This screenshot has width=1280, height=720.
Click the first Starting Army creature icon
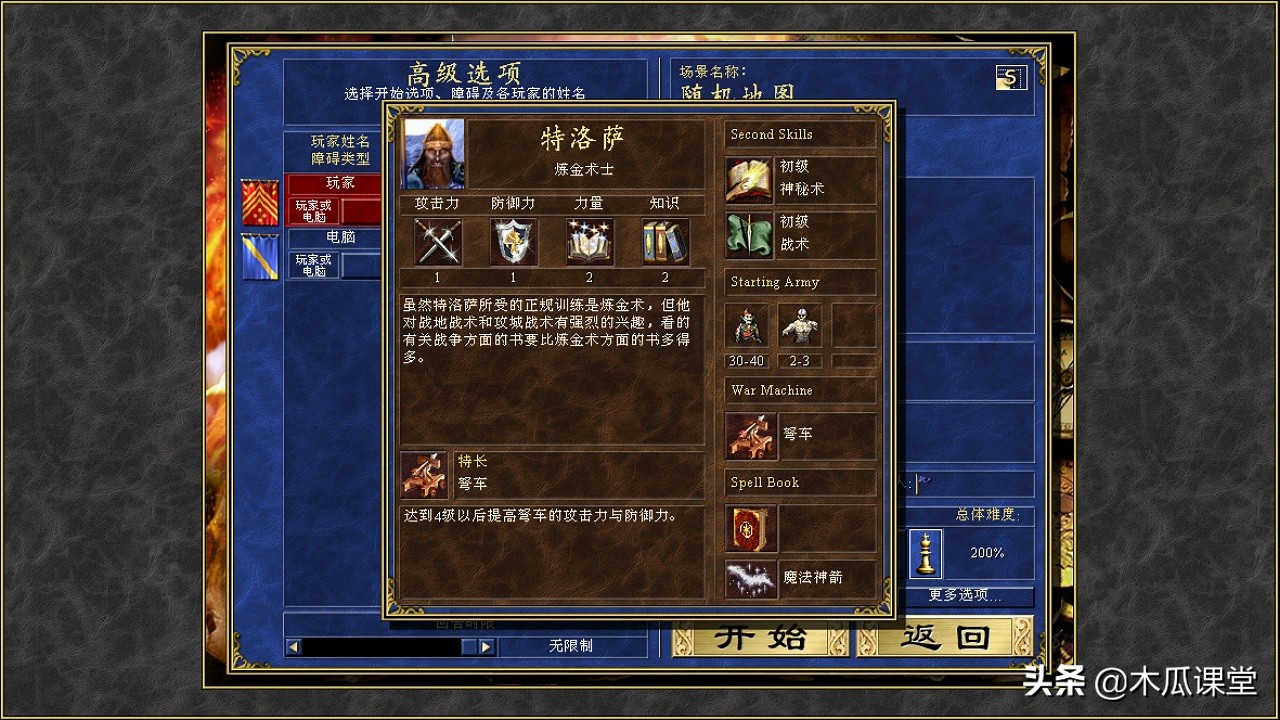pos(744,325)
